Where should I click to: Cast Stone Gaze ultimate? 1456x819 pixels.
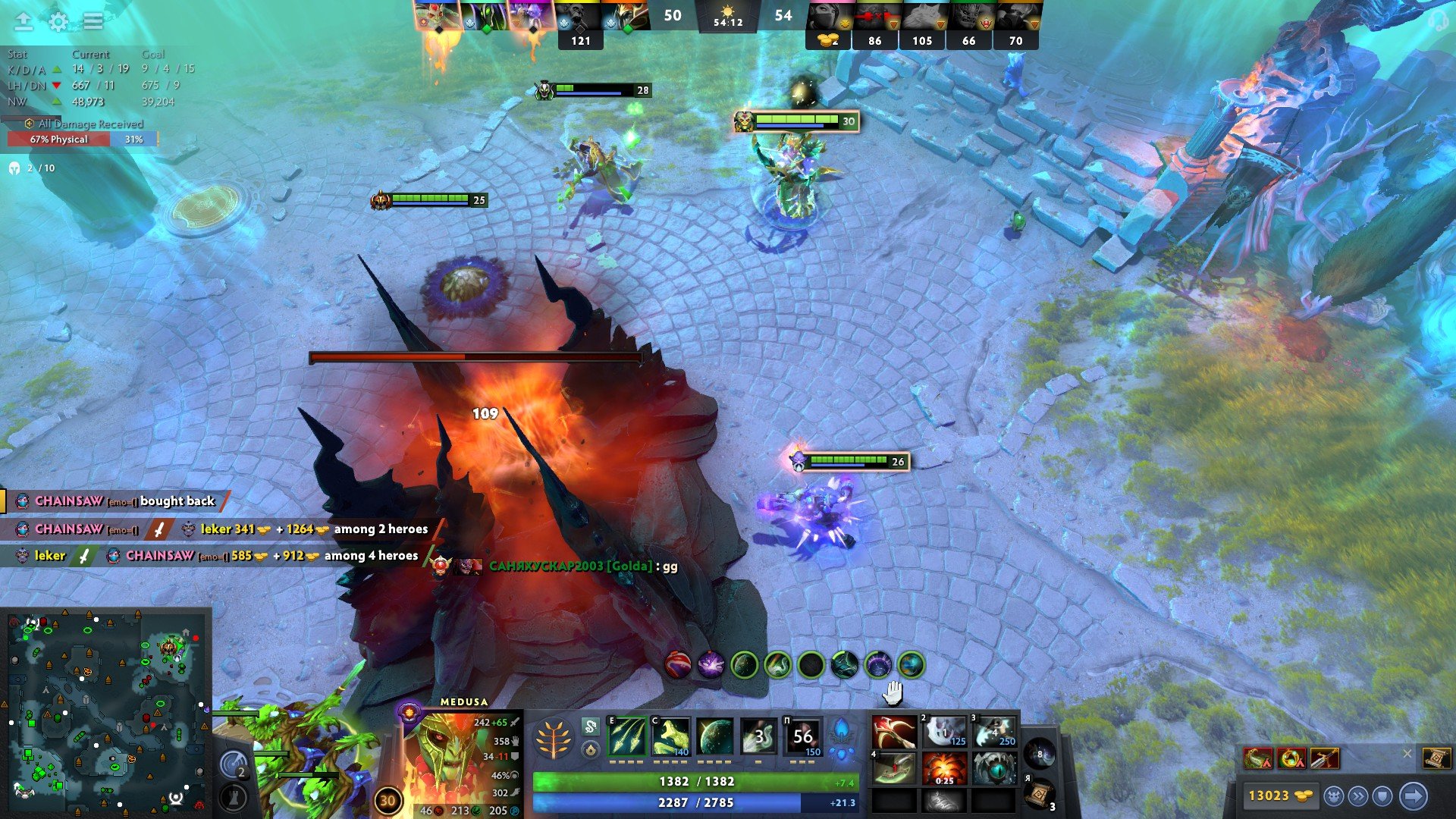[x=802, y=736]
